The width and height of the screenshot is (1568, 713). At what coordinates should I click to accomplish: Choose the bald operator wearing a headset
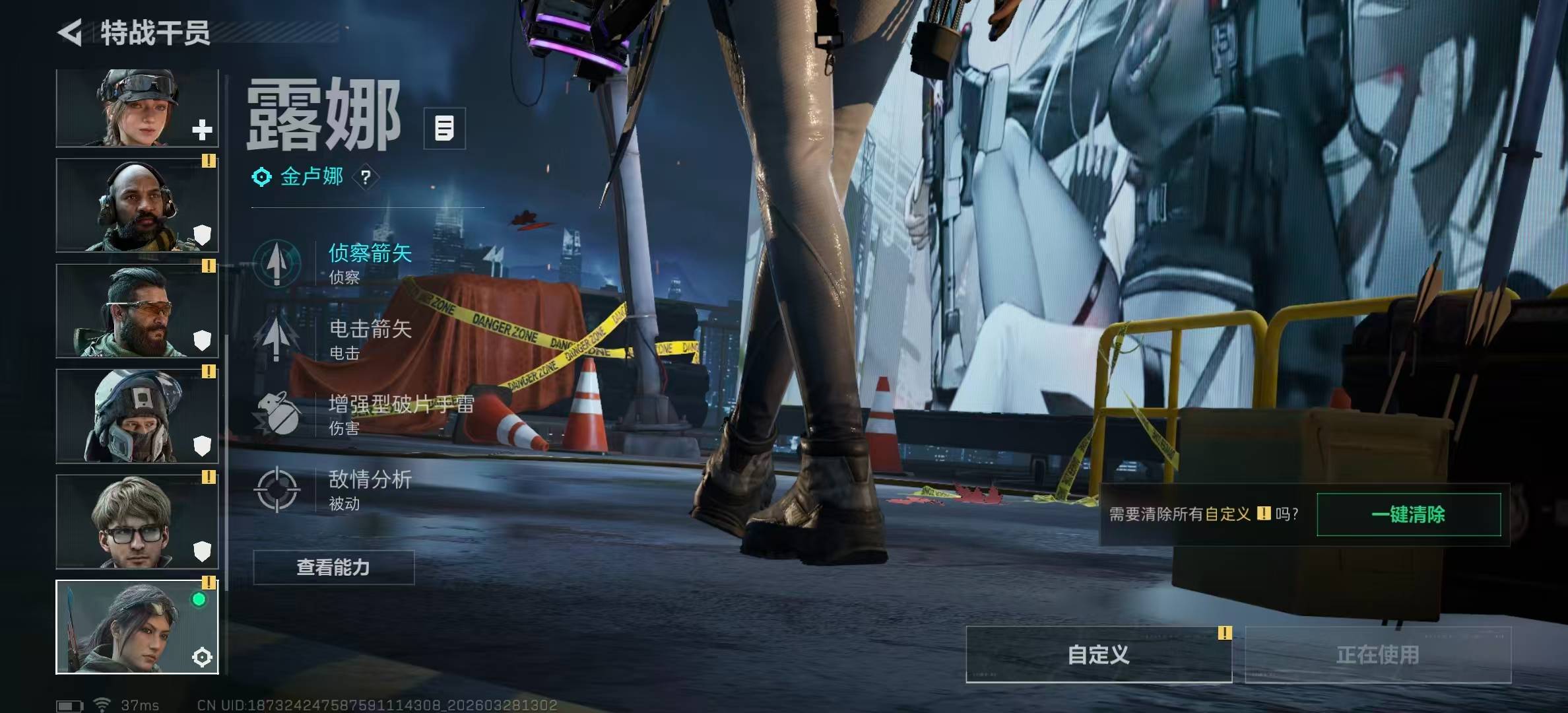[137, 205]
